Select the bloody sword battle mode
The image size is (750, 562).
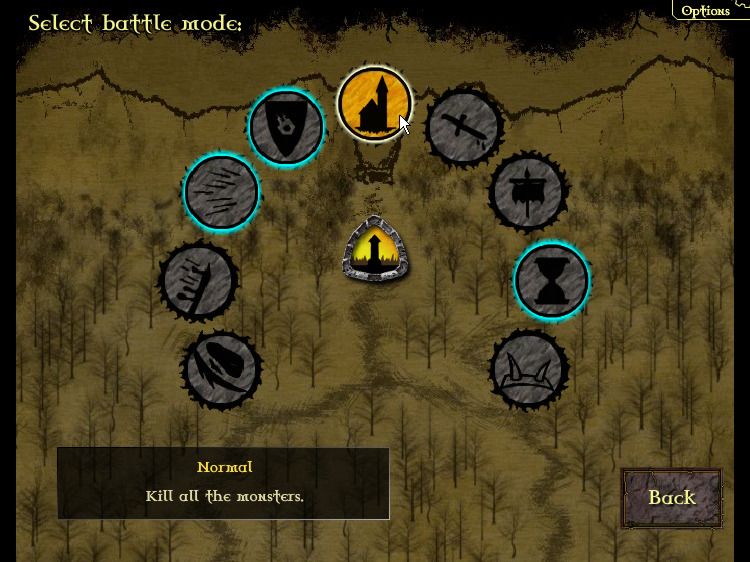[x=464, y=127]
